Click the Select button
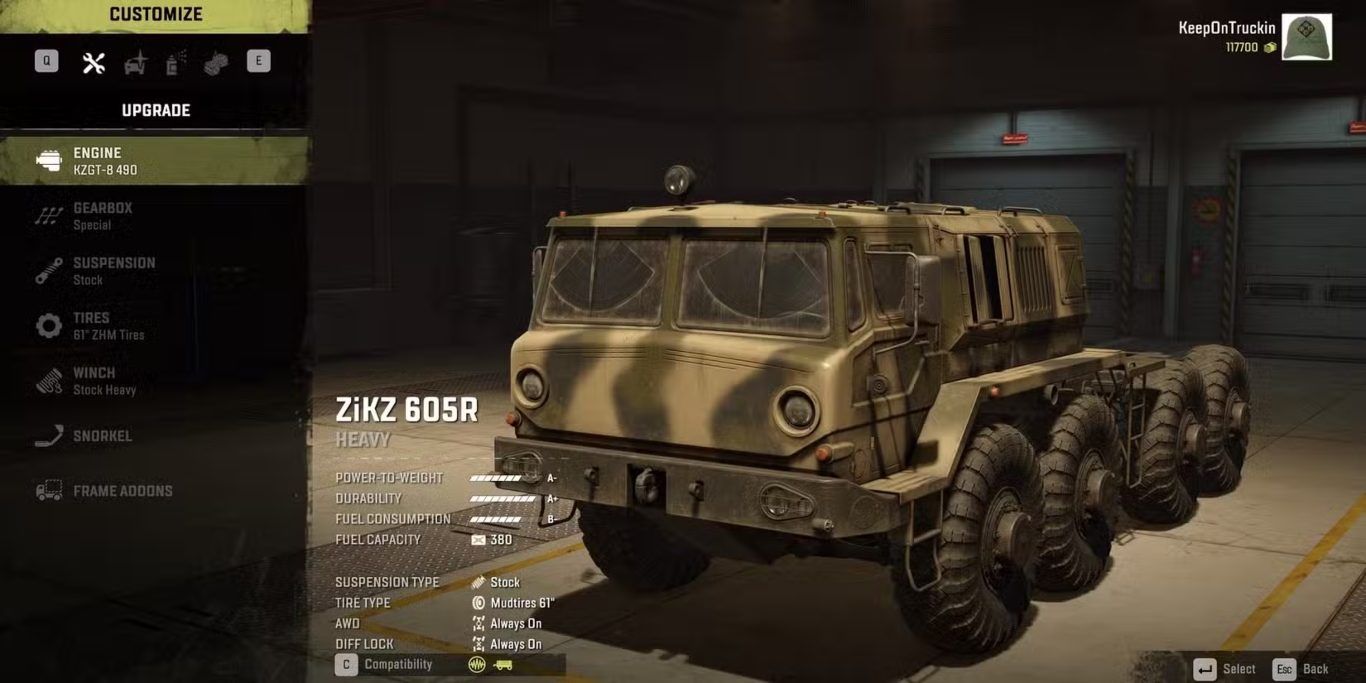Viewport: 1366px width, 683px height. [x=1224, y=669]
